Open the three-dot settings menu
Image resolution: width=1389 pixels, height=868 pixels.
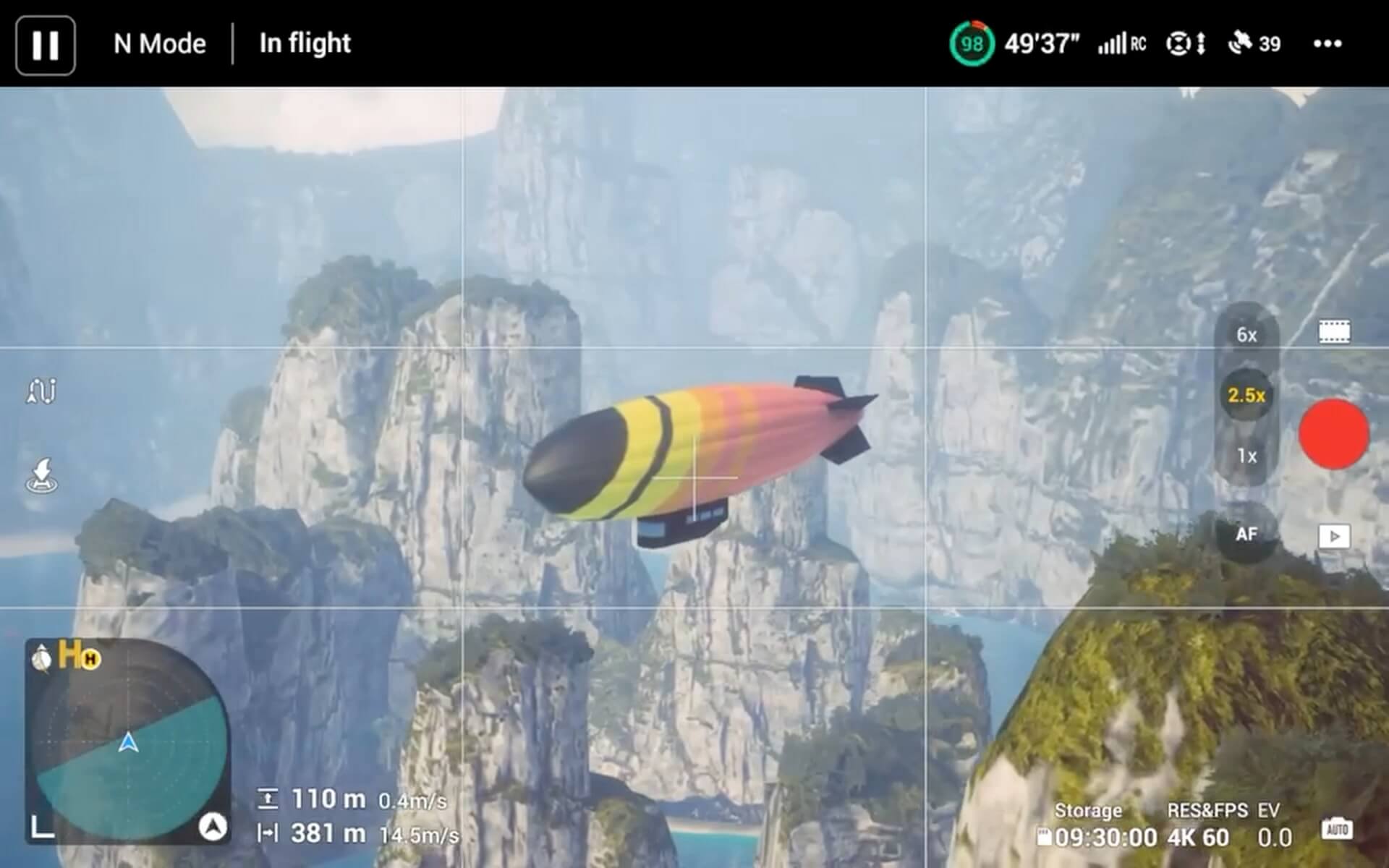click(x=1327, y=44)
